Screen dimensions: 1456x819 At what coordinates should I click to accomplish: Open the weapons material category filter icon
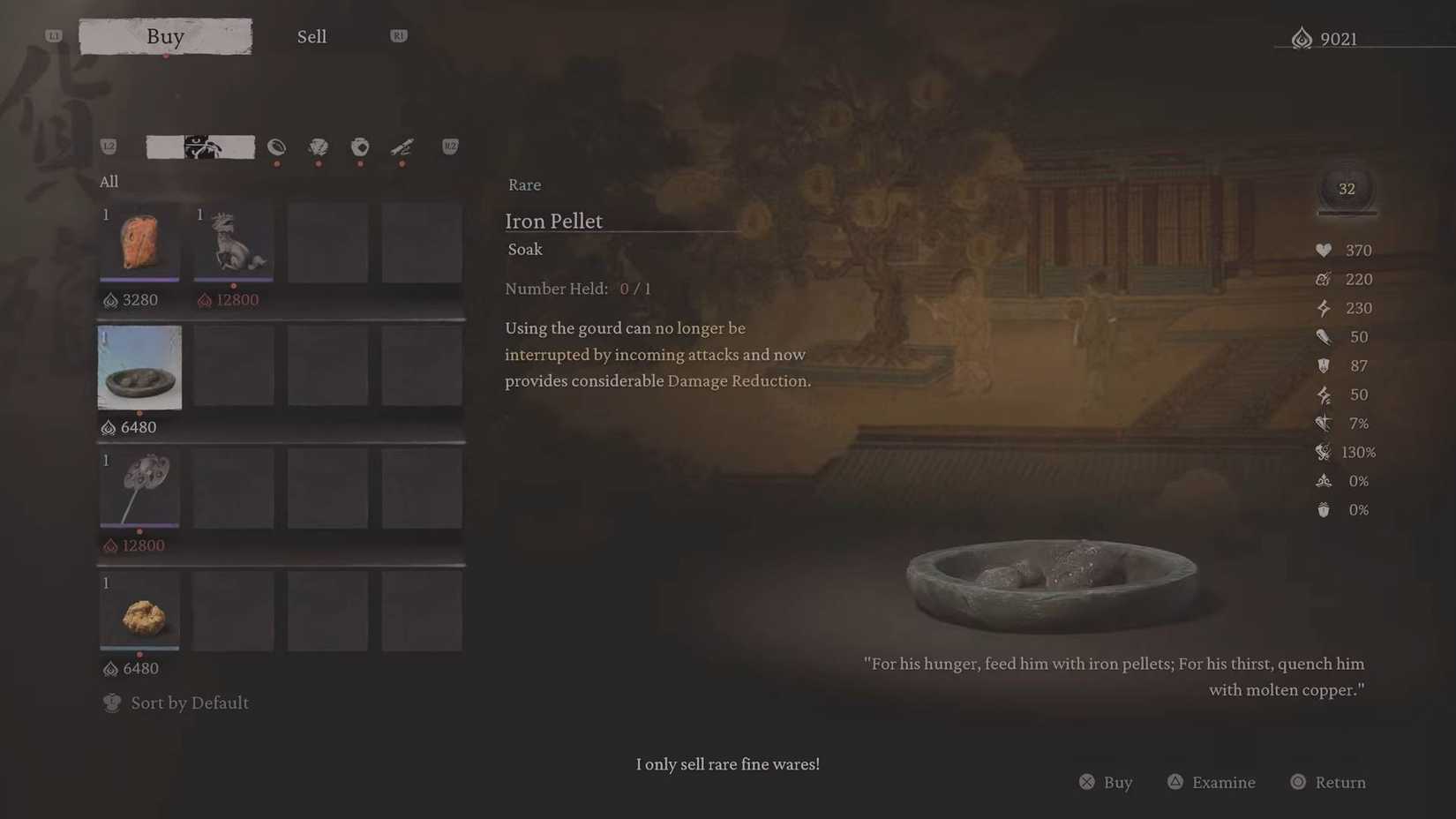(402, 147)
